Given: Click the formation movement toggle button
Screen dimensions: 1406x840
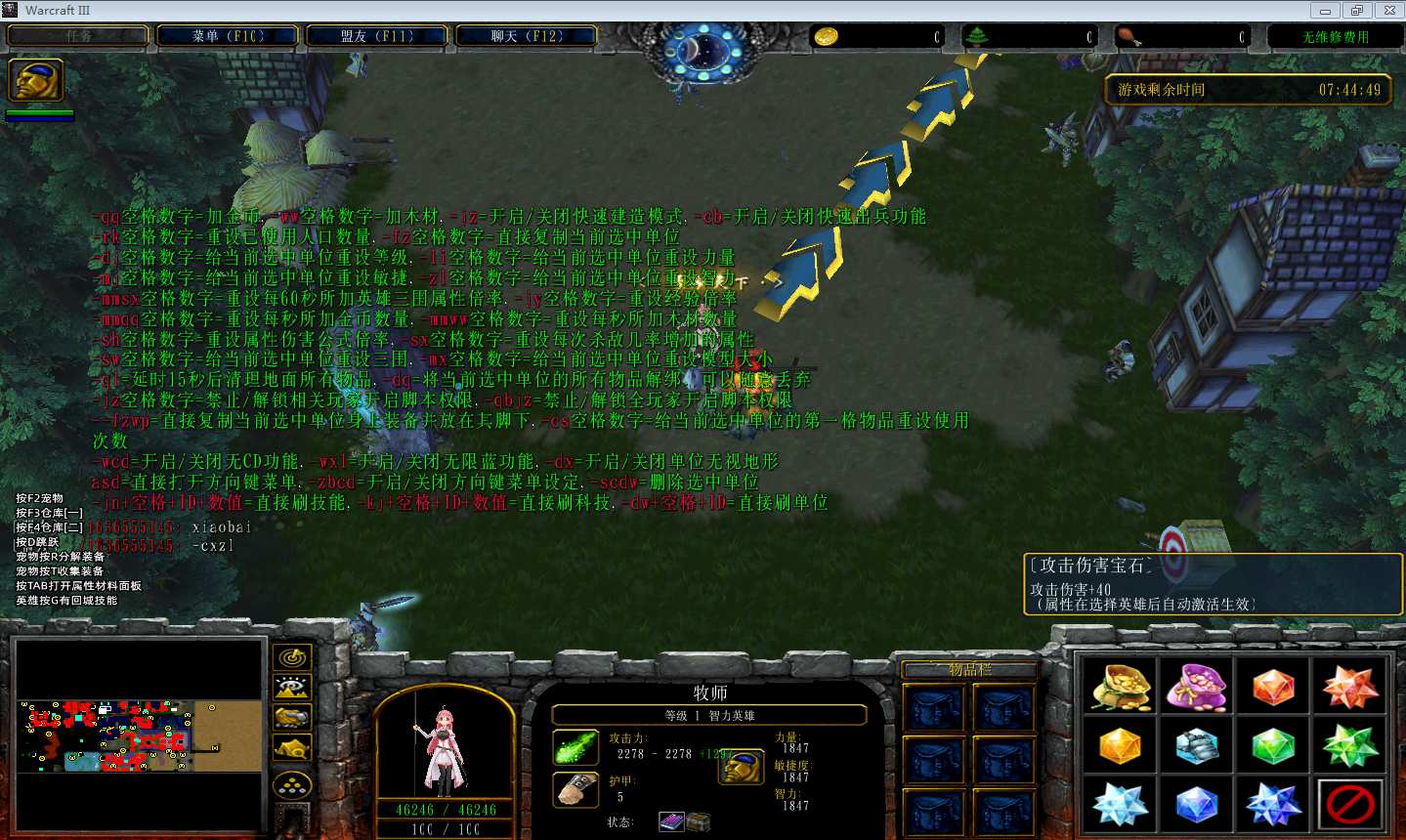Looking at the screenshot, I should [292, 784].
